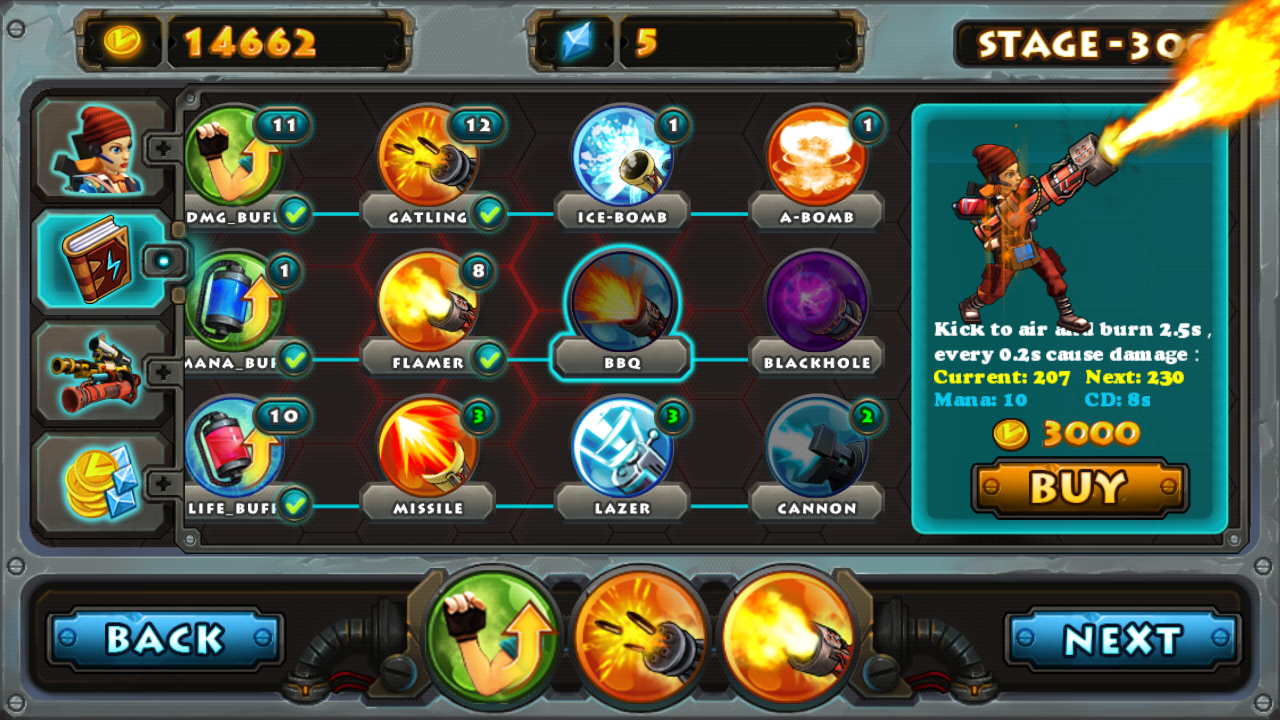Viewport: 1280px width, 720px height.
Task: Buy the BBQ skill upgrade
Action: (1080, 488)
